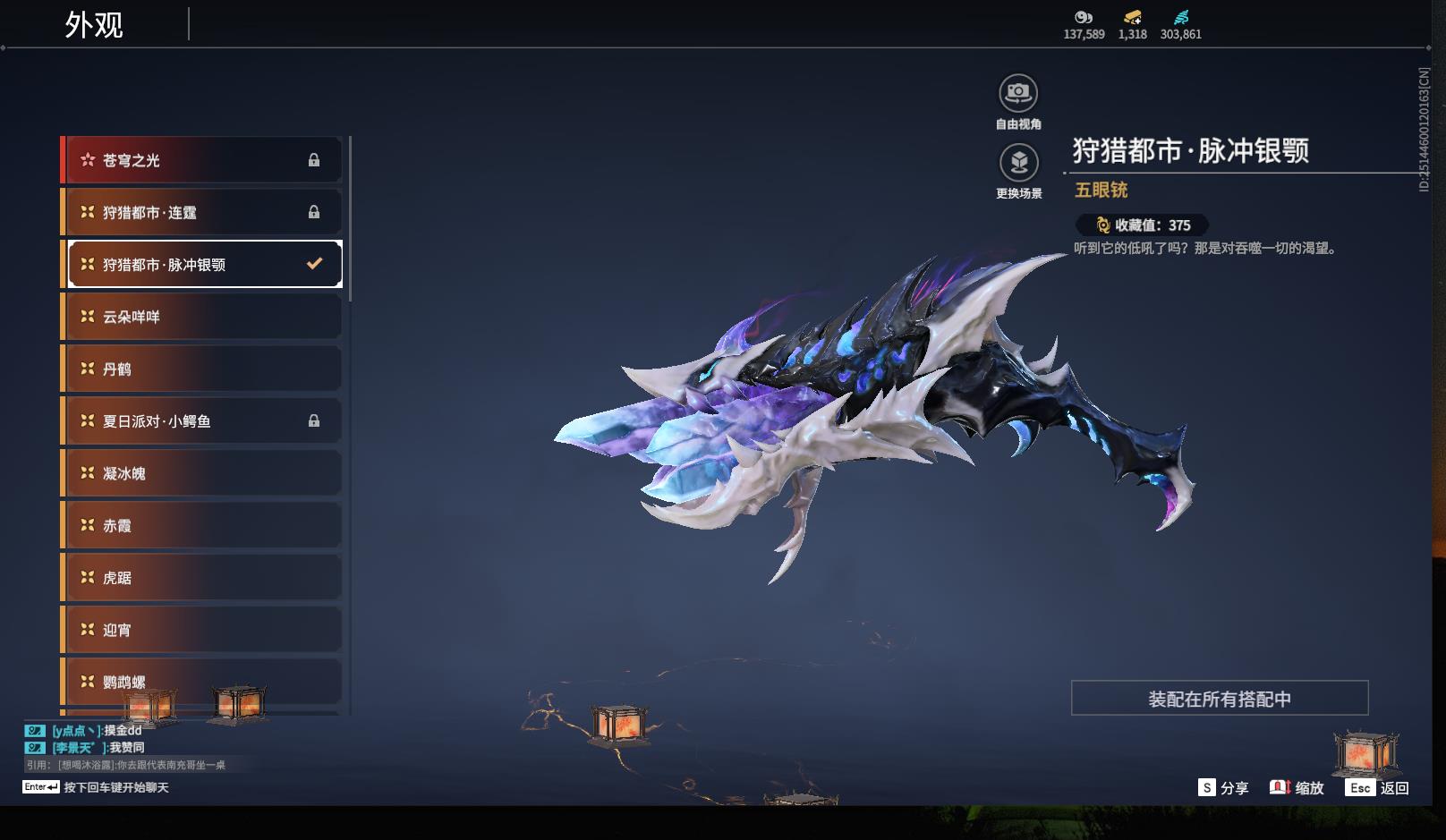This screenshot has width=1446, height=840.
Task: Pick the 赤霞 skin entry
Action: pos(203,525)
